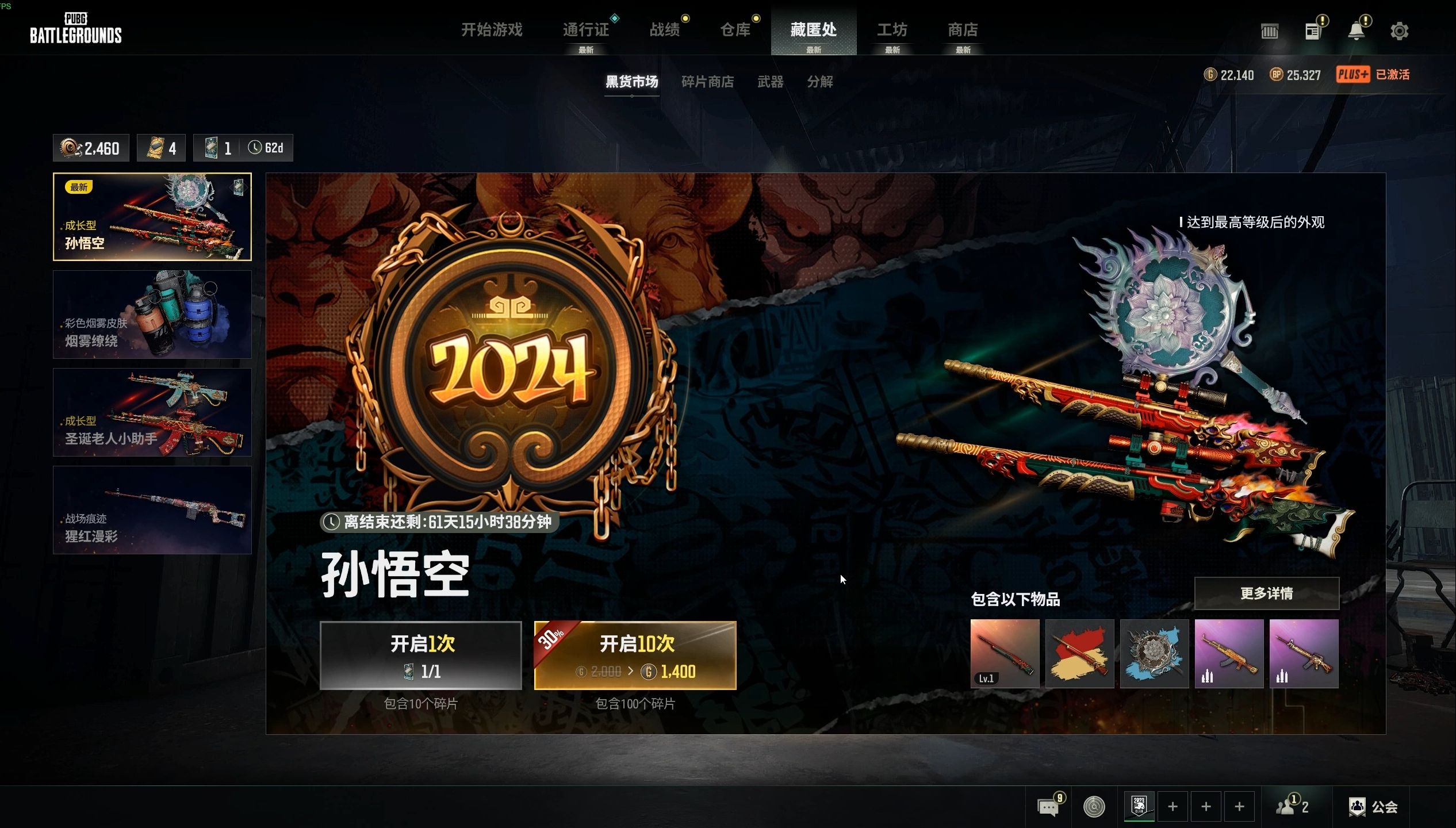Select the 孙悟空 crate in the sidebar
This screenshot has width=1456, height=828.
pos(152,217)
